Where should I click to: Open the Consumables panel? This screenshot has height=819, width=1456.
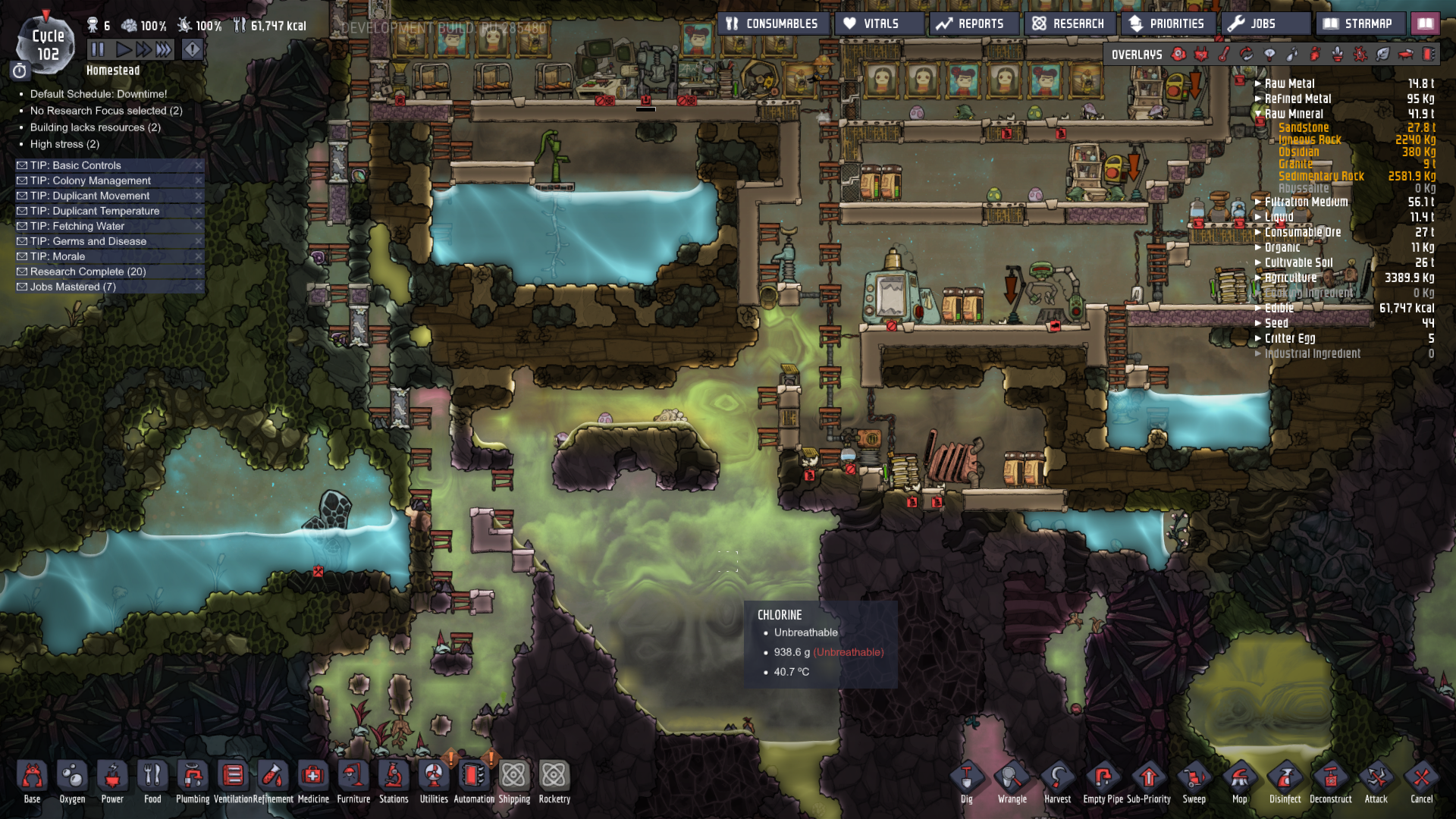(772, 24)
